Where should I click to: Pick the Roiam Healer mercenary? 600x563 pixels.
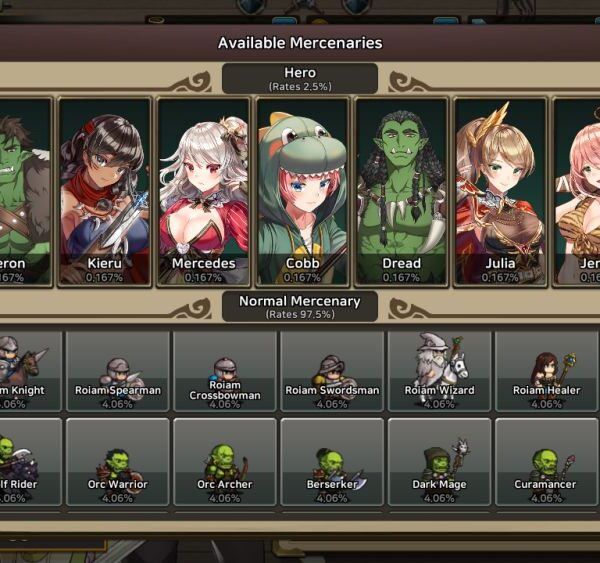tap(546, 371)
